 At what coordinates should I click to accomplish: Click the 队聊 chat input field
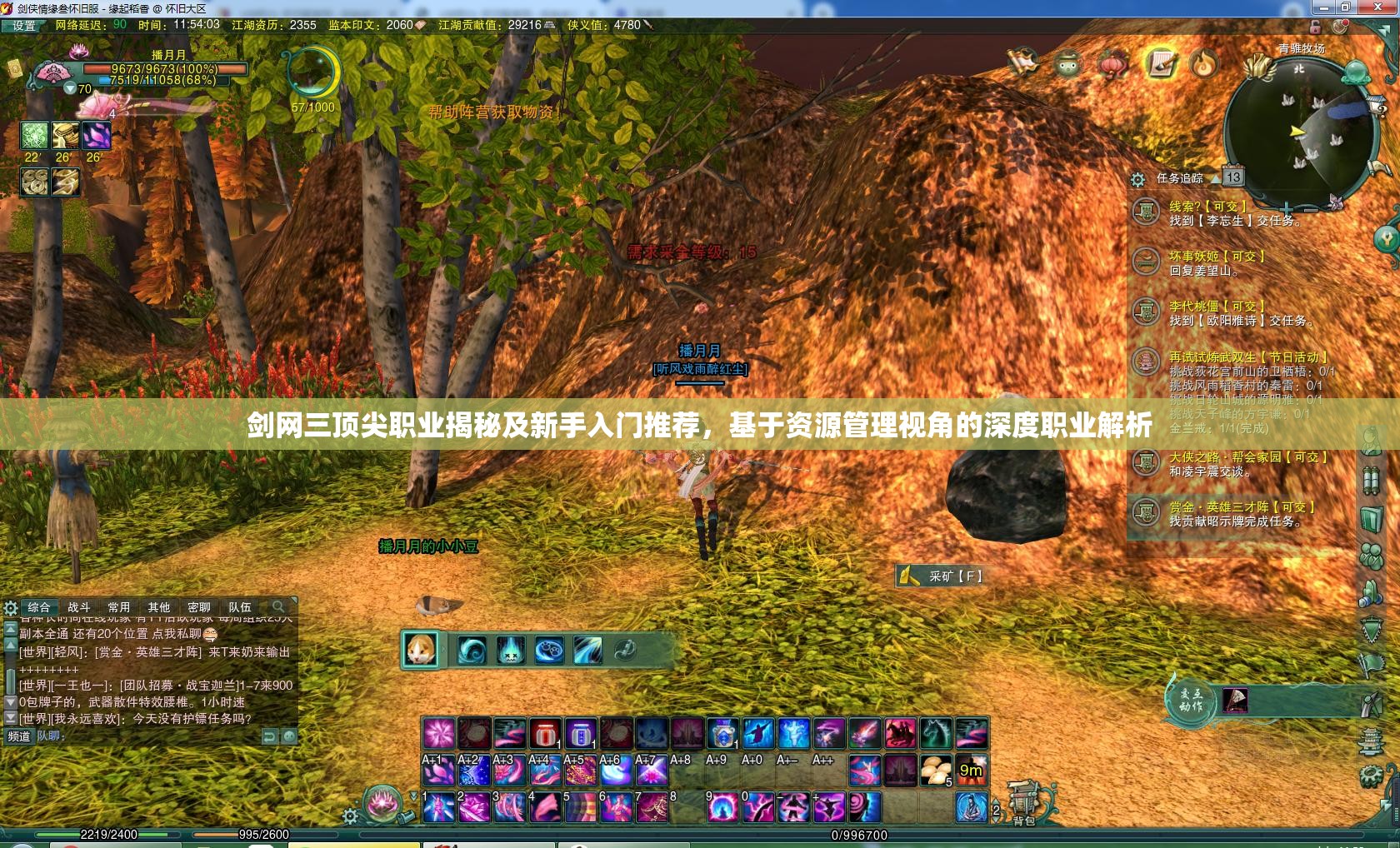click(100, 737)
